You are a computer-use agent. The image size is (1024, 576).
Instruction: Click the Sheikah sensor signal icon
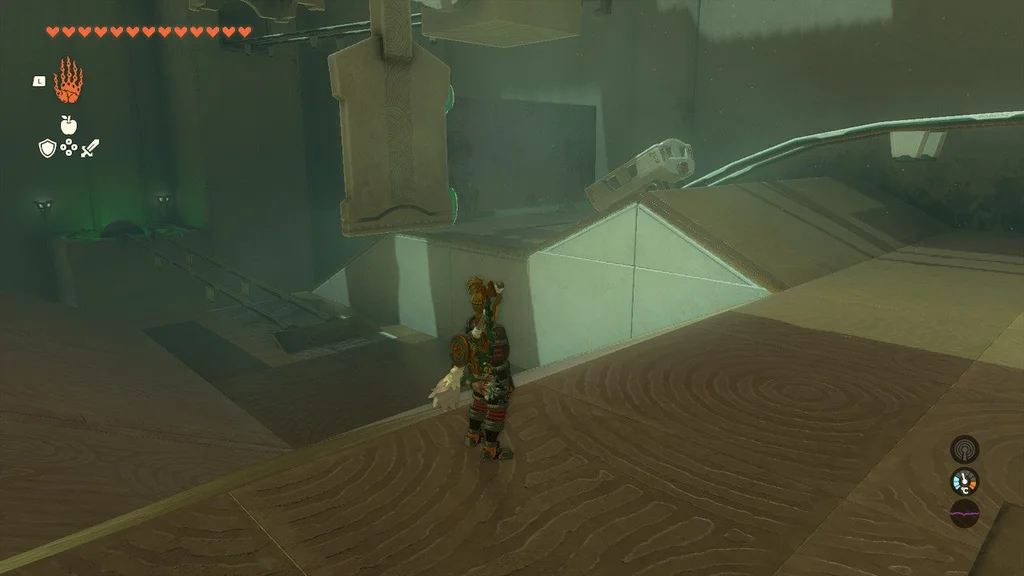964,449
